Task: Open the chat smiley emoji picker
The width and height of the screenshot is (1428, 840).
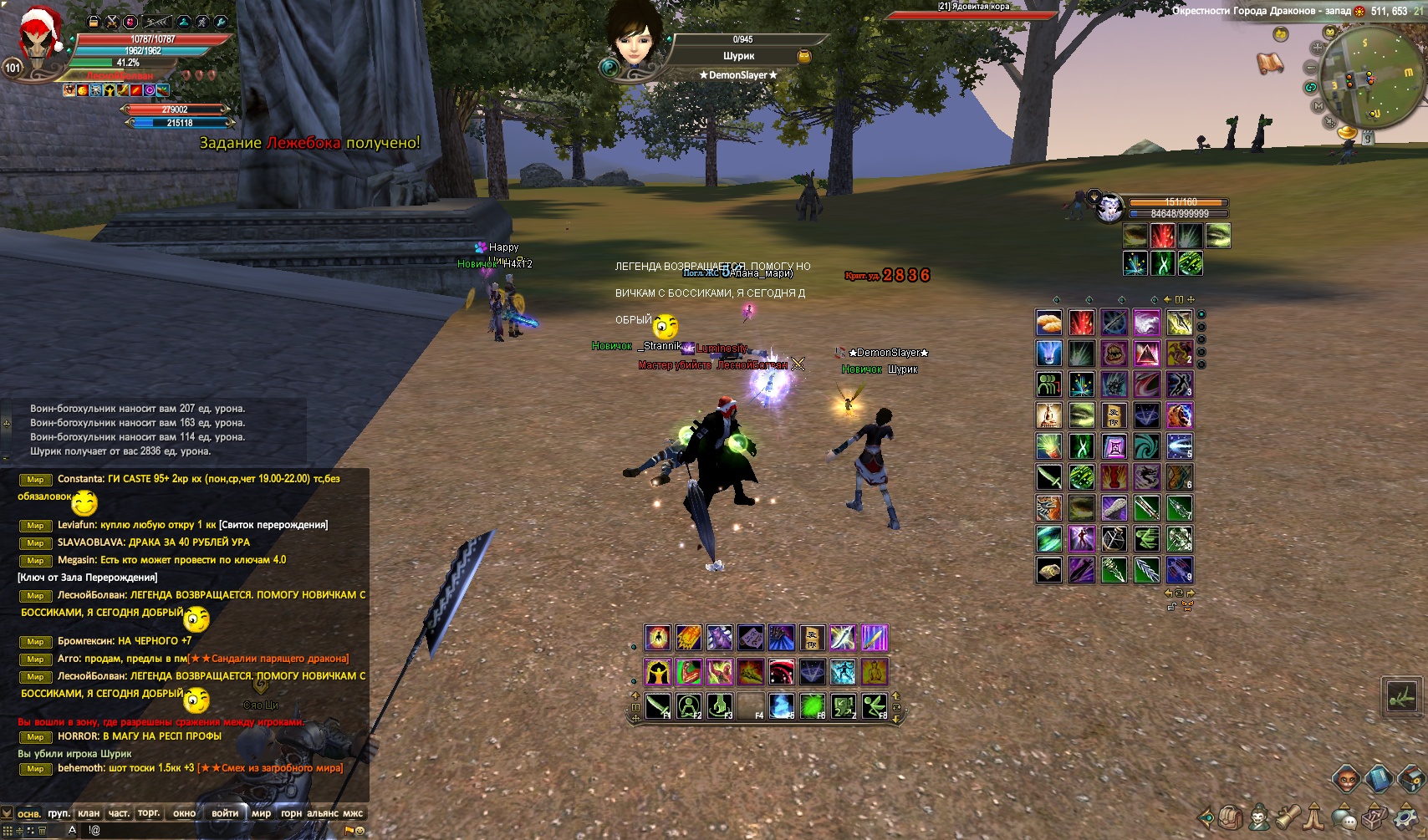Action: [x=360, y=831]
